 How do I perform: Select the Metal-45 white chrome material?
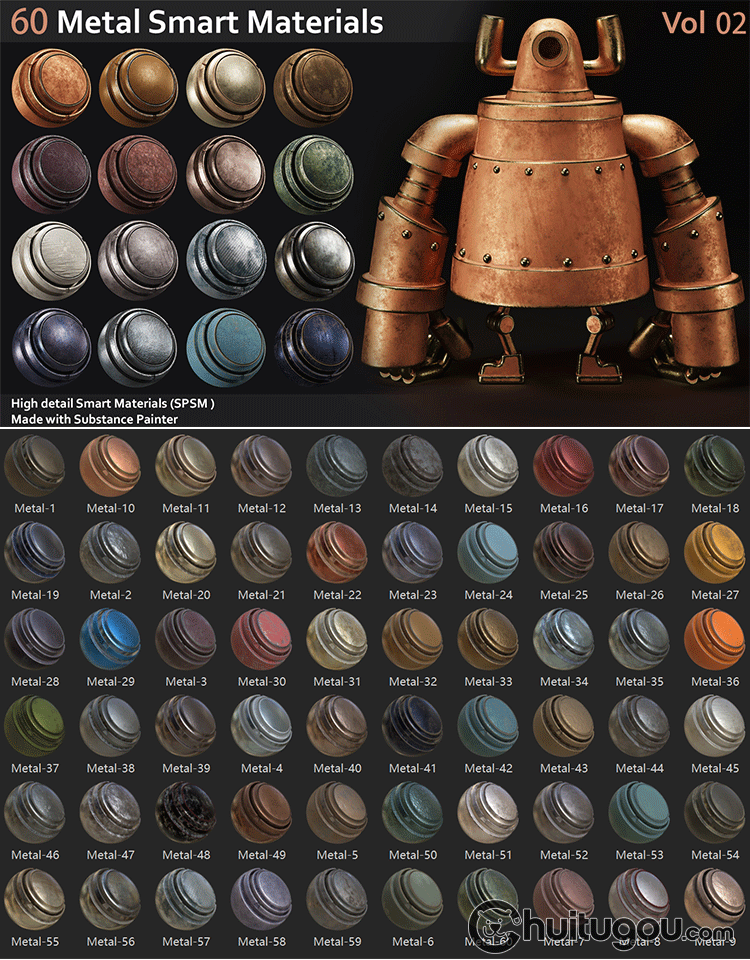click(x=715, y=727)
